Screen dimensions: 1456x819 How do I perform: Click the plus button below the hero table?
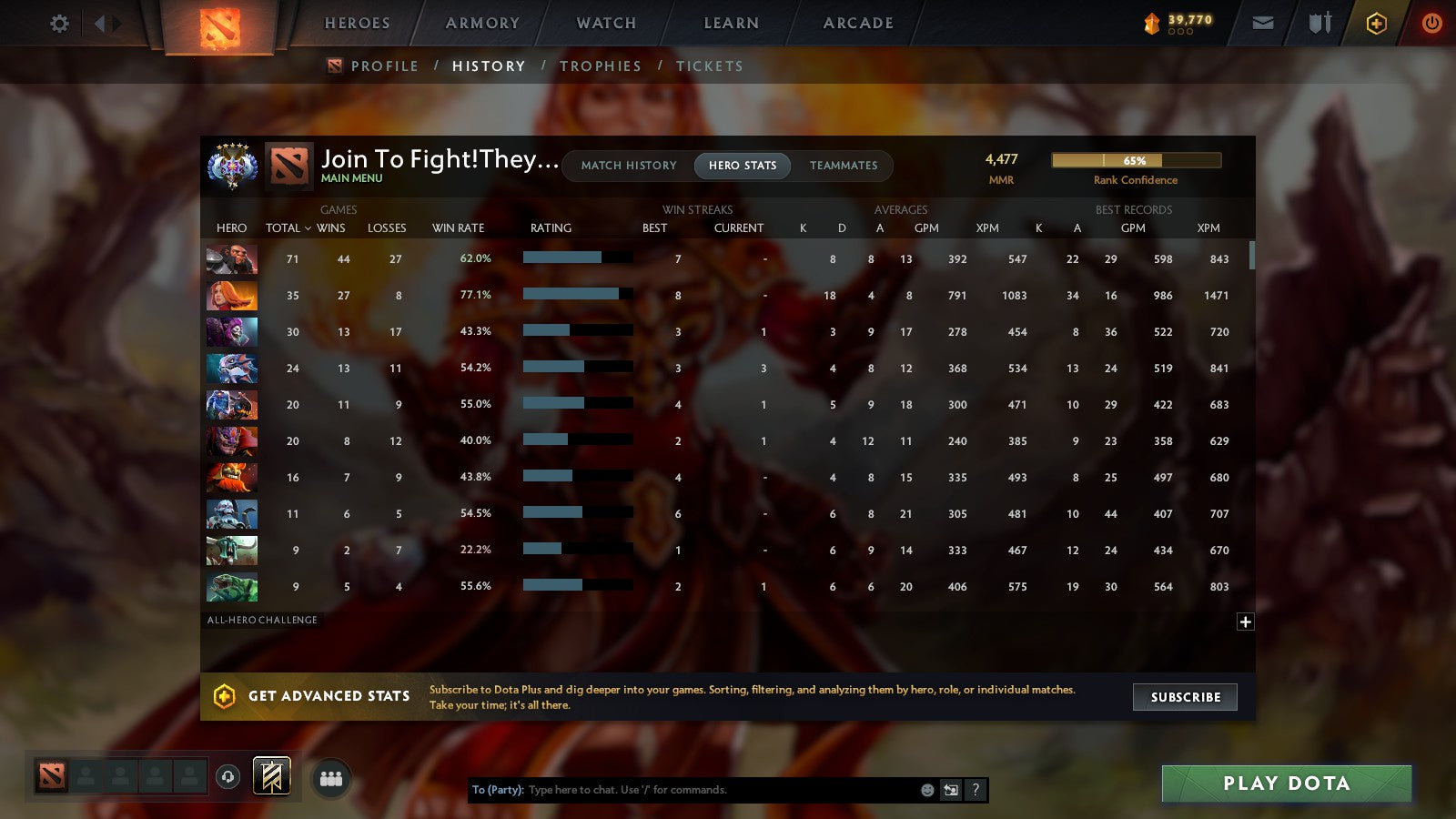tap(1245, 622)
